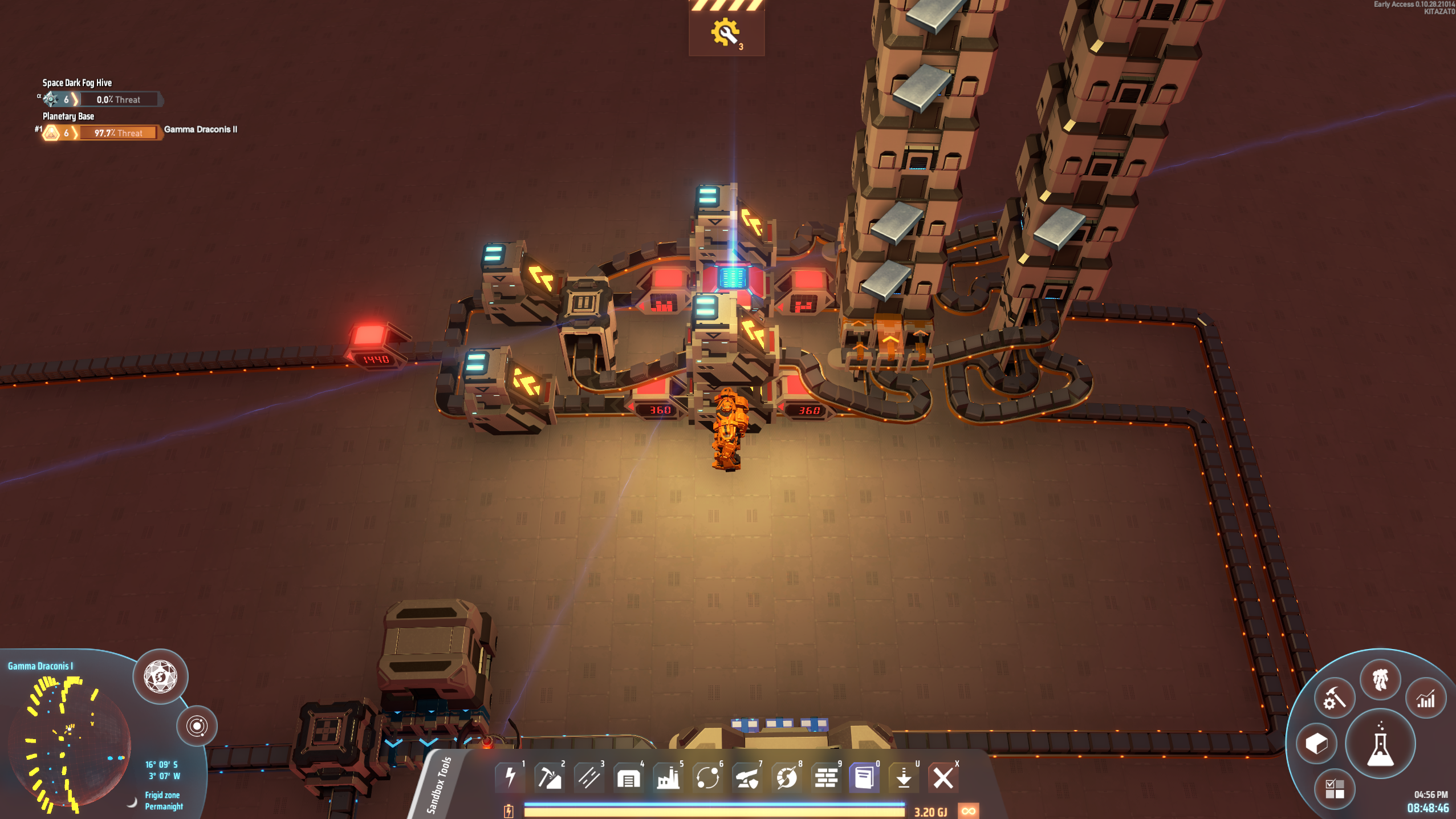Open the logistics transport build category
Viewport: 1456px width, 819px height.
point(707,777)
